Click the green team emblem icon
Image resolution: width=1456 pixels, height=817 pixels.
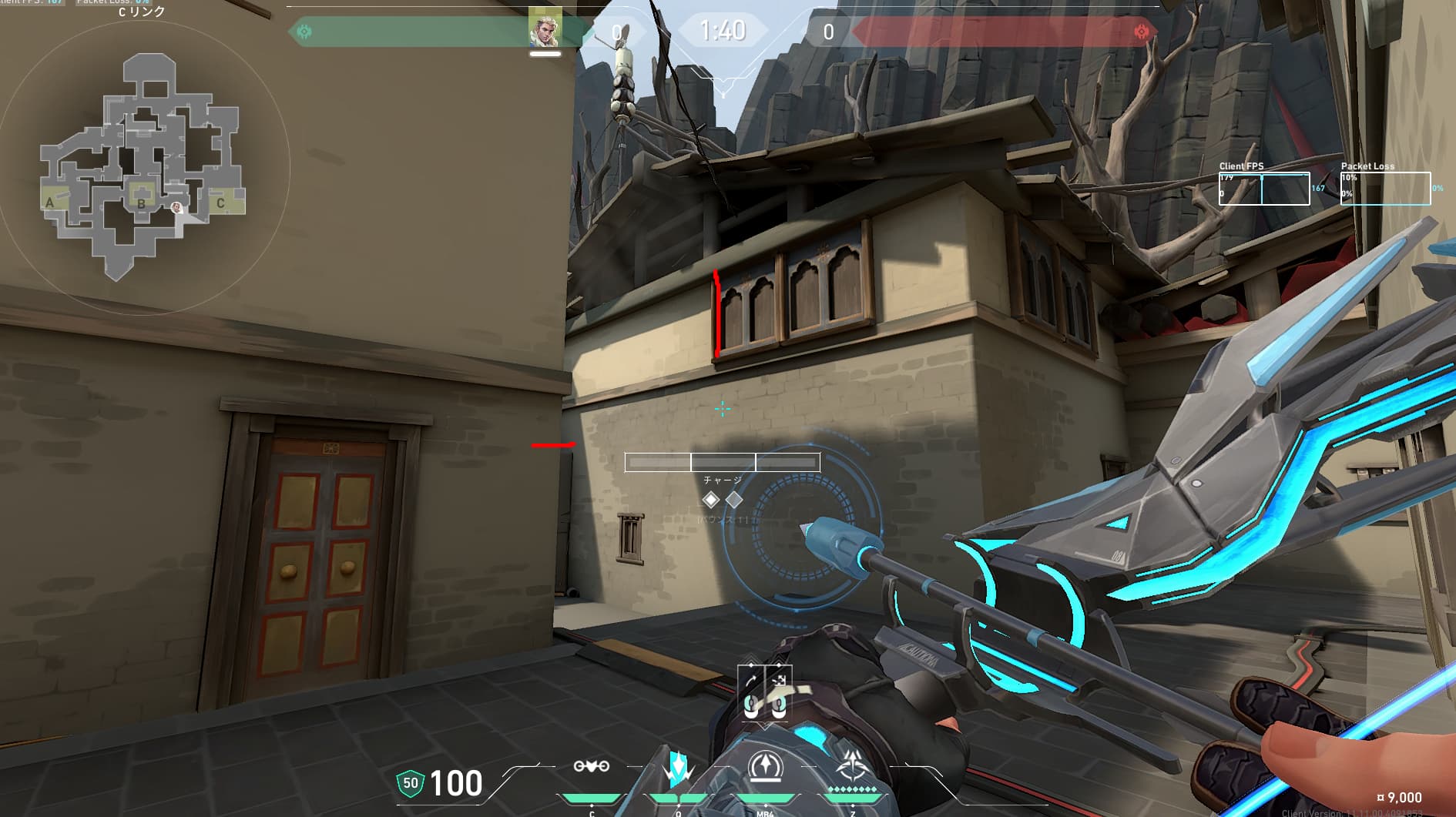pyautogui.click(x=304, y=32)
